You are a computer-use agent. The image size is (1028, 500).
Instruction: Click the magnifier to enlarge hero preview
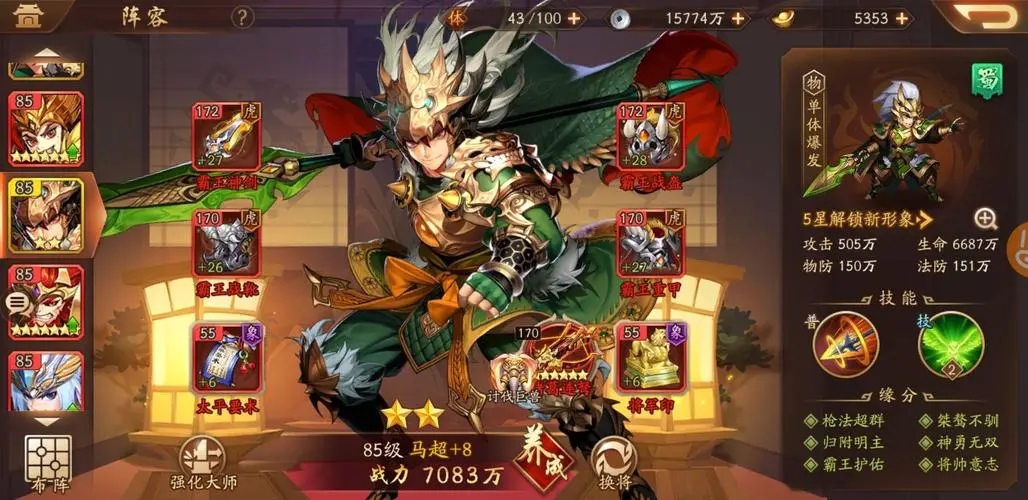click(x=985, y=219)
